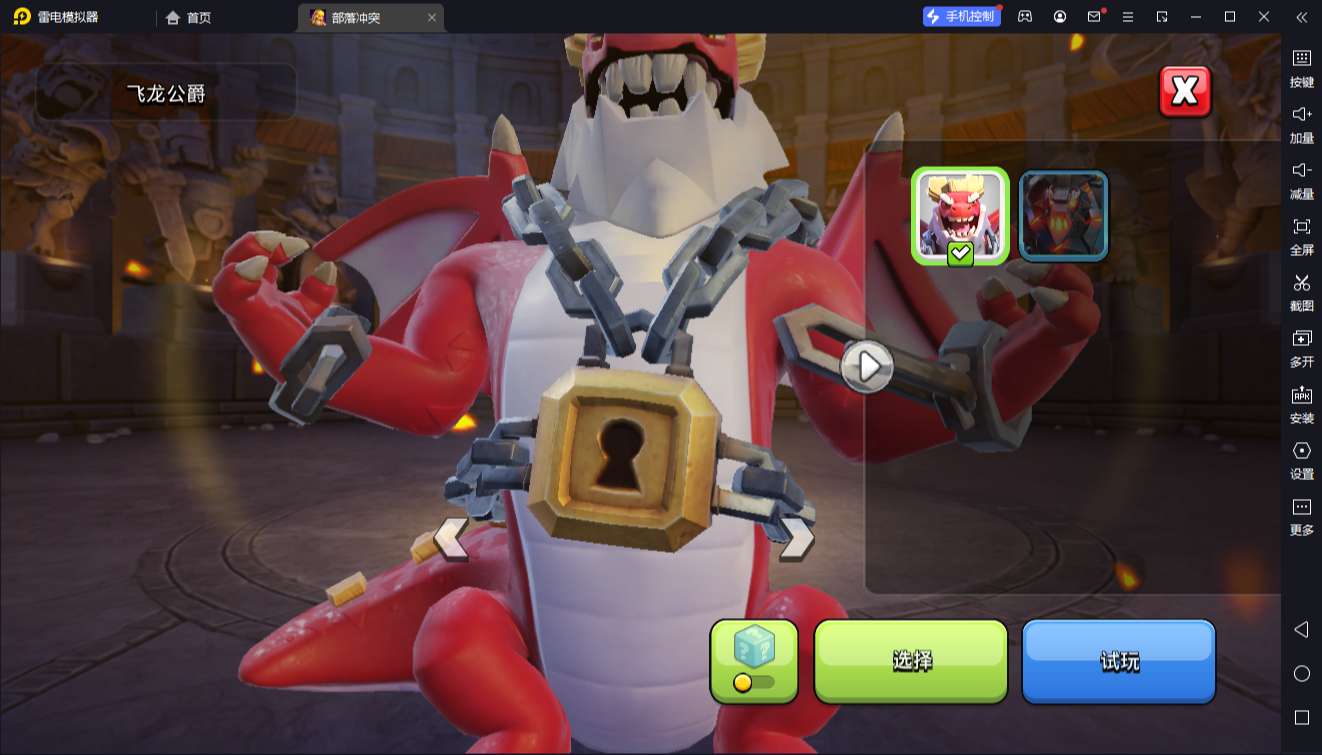Image resolution: width=1322 pixels, height=755 pixels.
Task: Show the next hero with right arrow
Action: pyautogui.click(x=797, y=538)
